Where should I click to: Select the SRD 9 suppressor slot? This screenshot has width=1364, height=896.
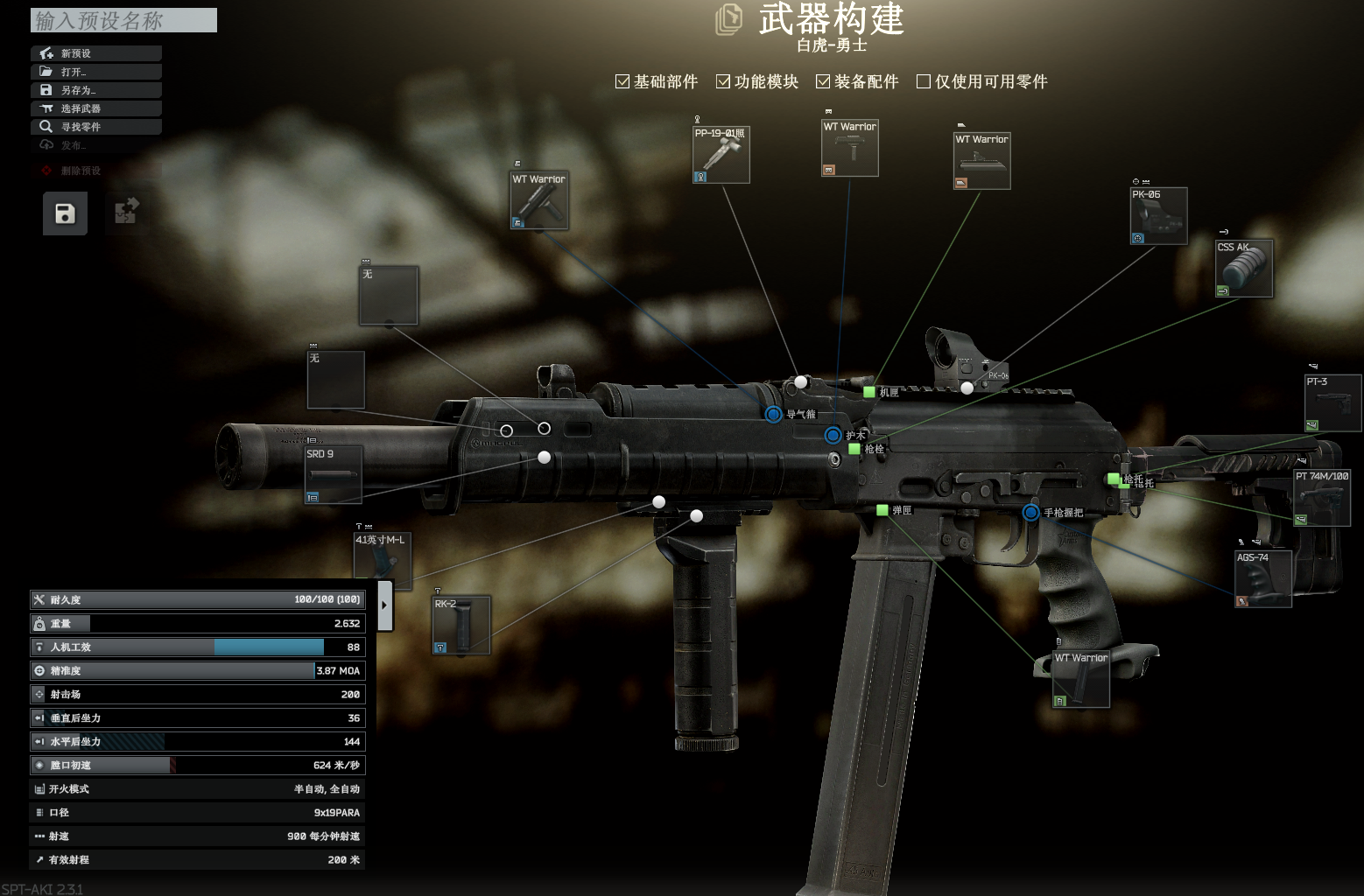[333, 475]
